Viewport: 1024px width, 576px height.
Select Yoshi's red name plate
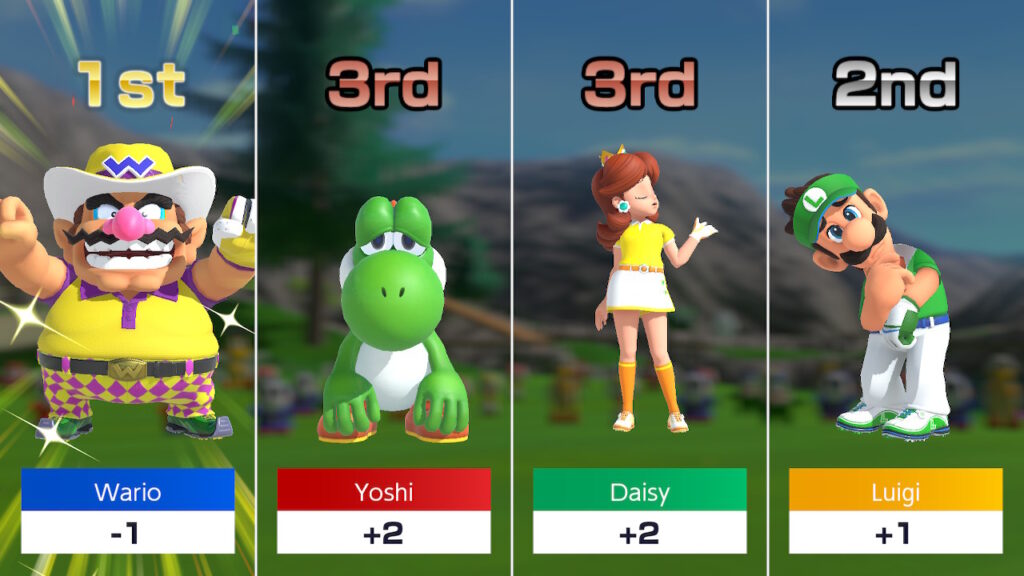tap(384, 491)
